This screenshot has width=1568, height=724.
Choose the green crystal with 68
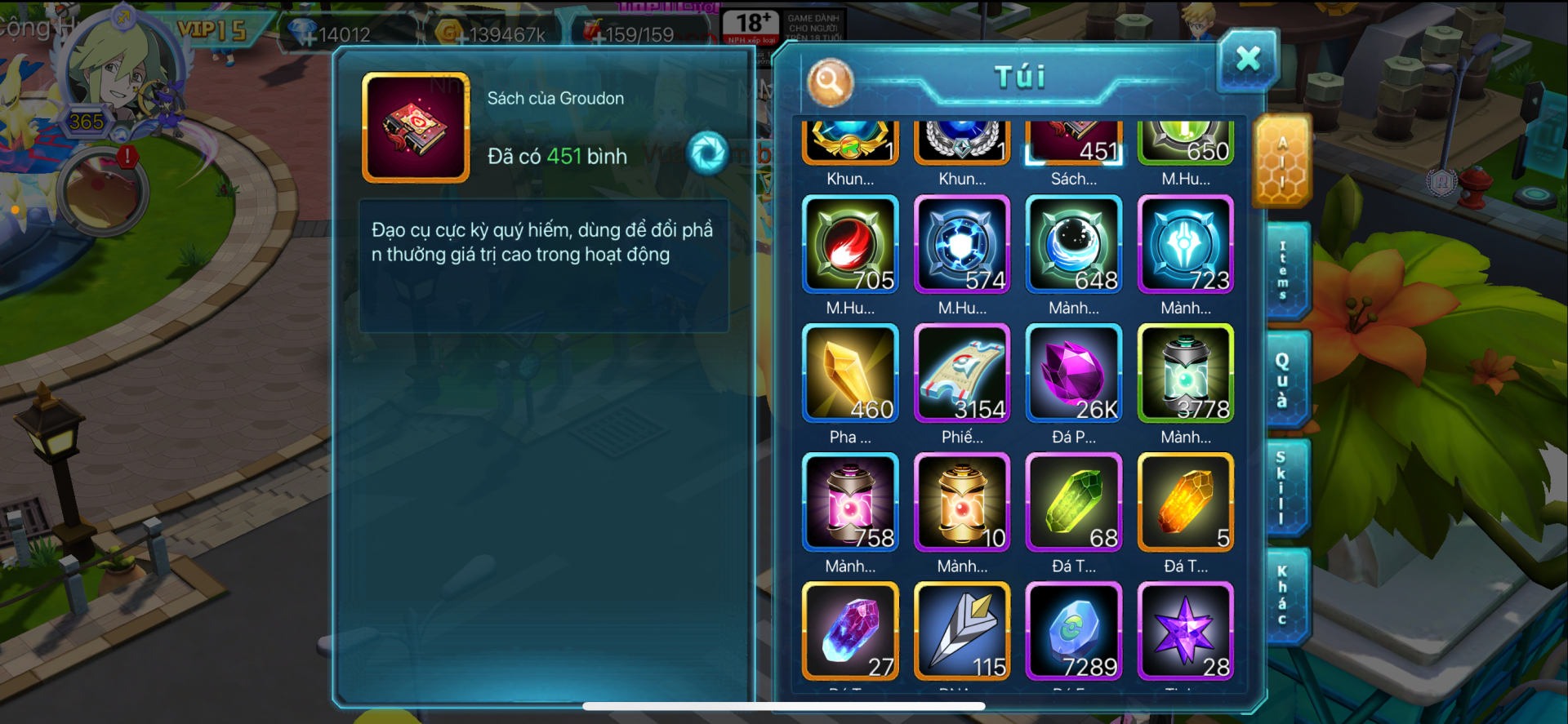(x=1074, y=502)
